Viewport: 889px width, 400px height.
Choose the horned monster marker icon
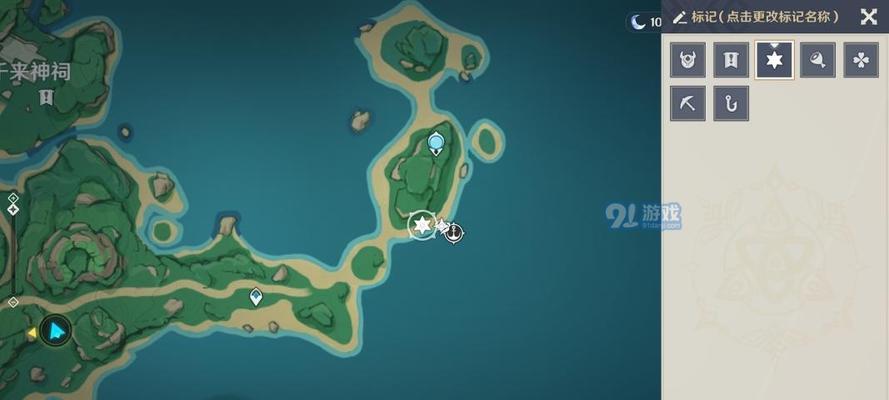(x=688, y=60)
